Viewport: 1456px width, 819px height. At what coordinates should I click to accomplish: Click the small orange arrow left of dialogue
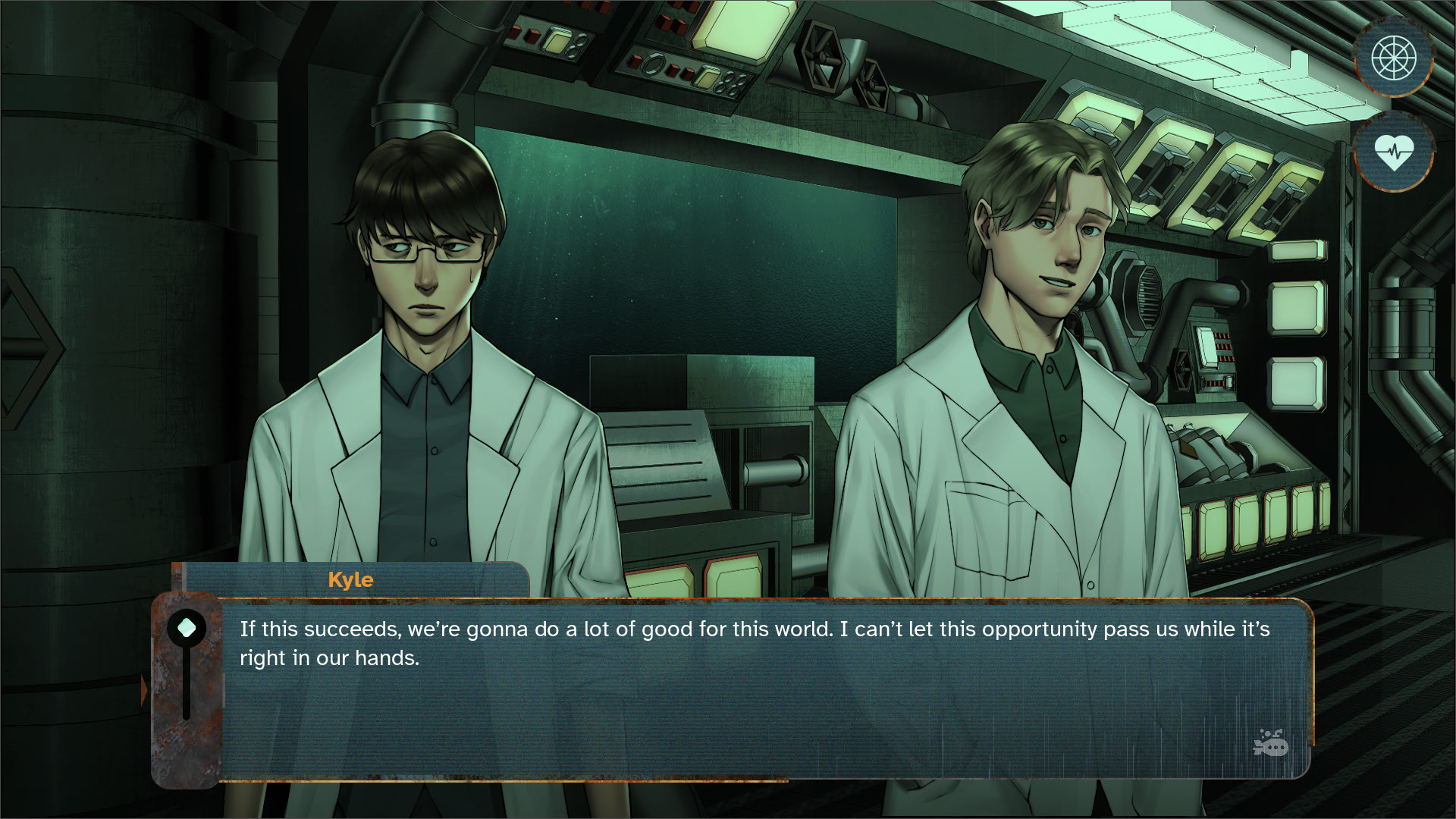click(143, 691)
